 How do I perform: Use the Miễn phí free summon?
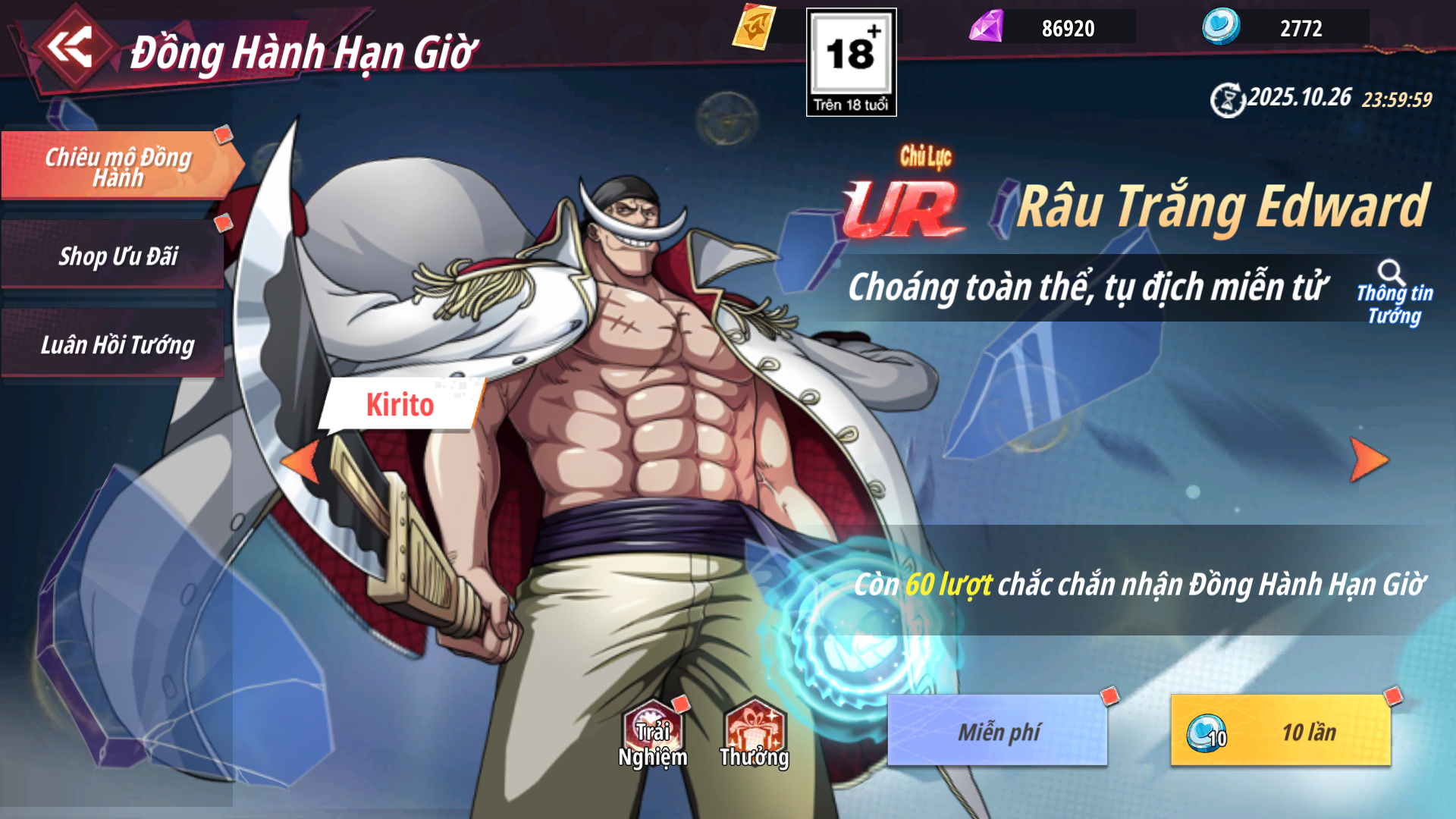[x=998, y=731]
